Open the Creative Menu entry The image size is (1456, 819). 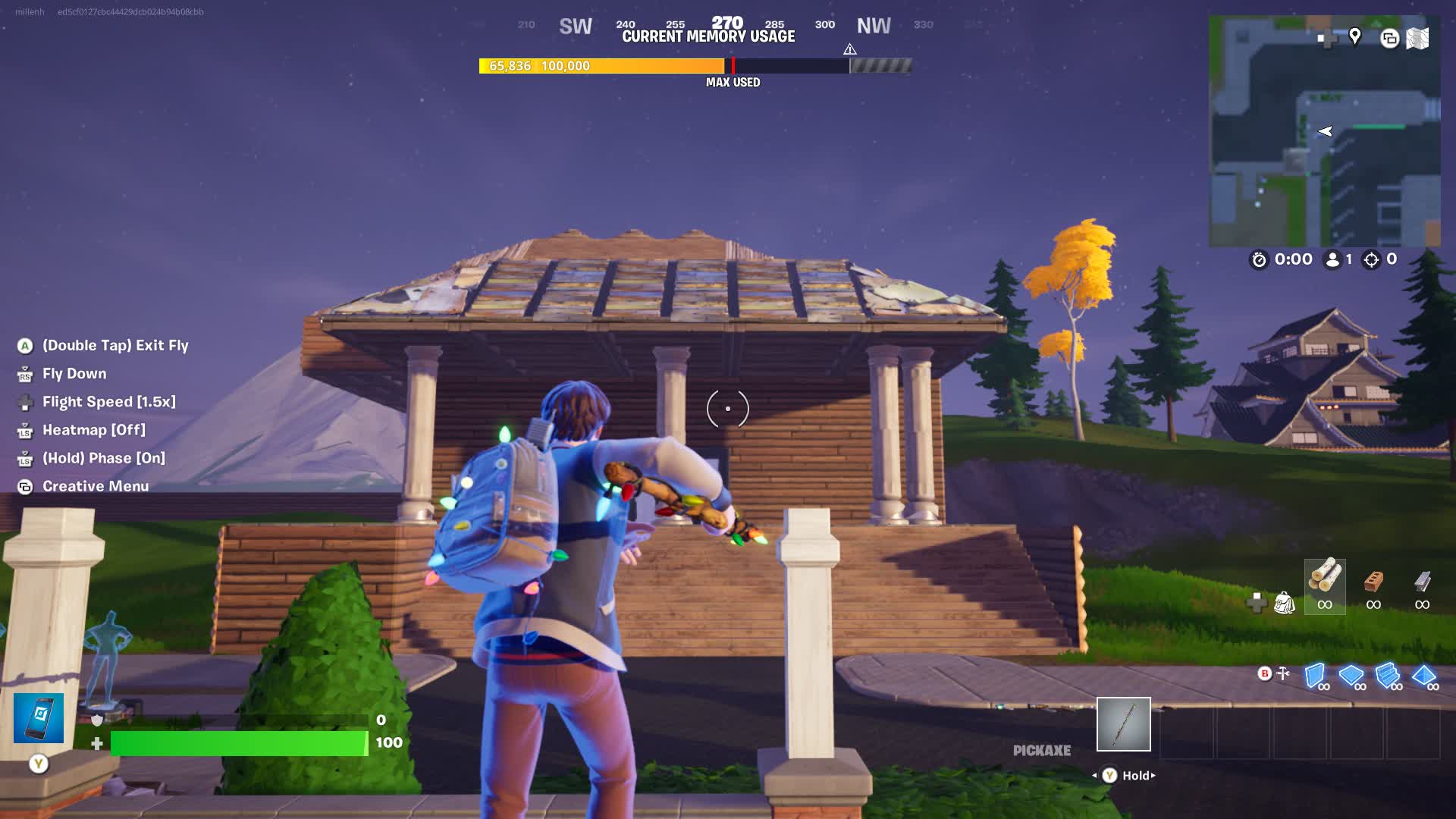tap(95, 486)
